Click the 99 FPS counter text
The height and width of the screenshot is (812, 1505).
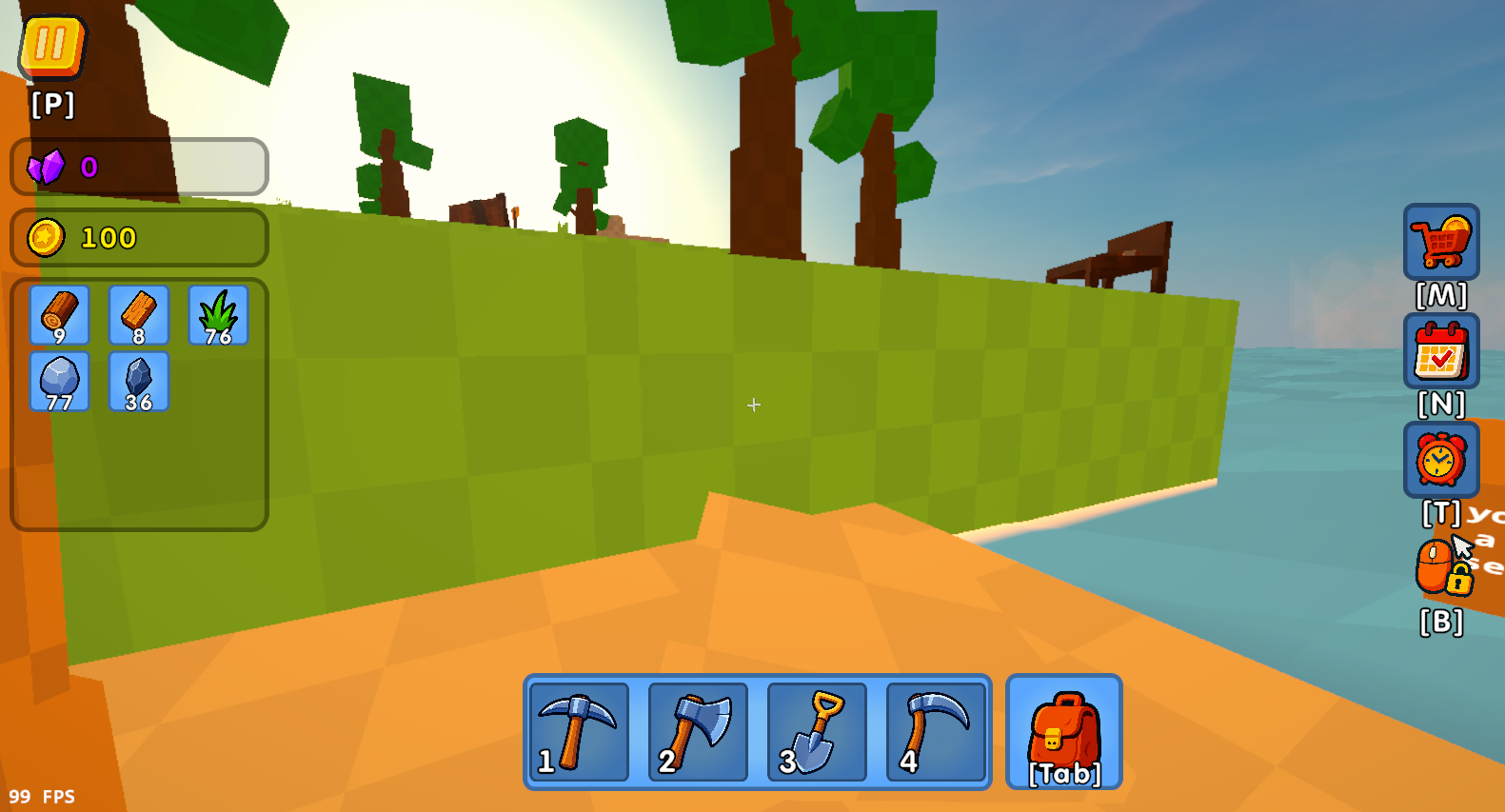pos(40,794)
